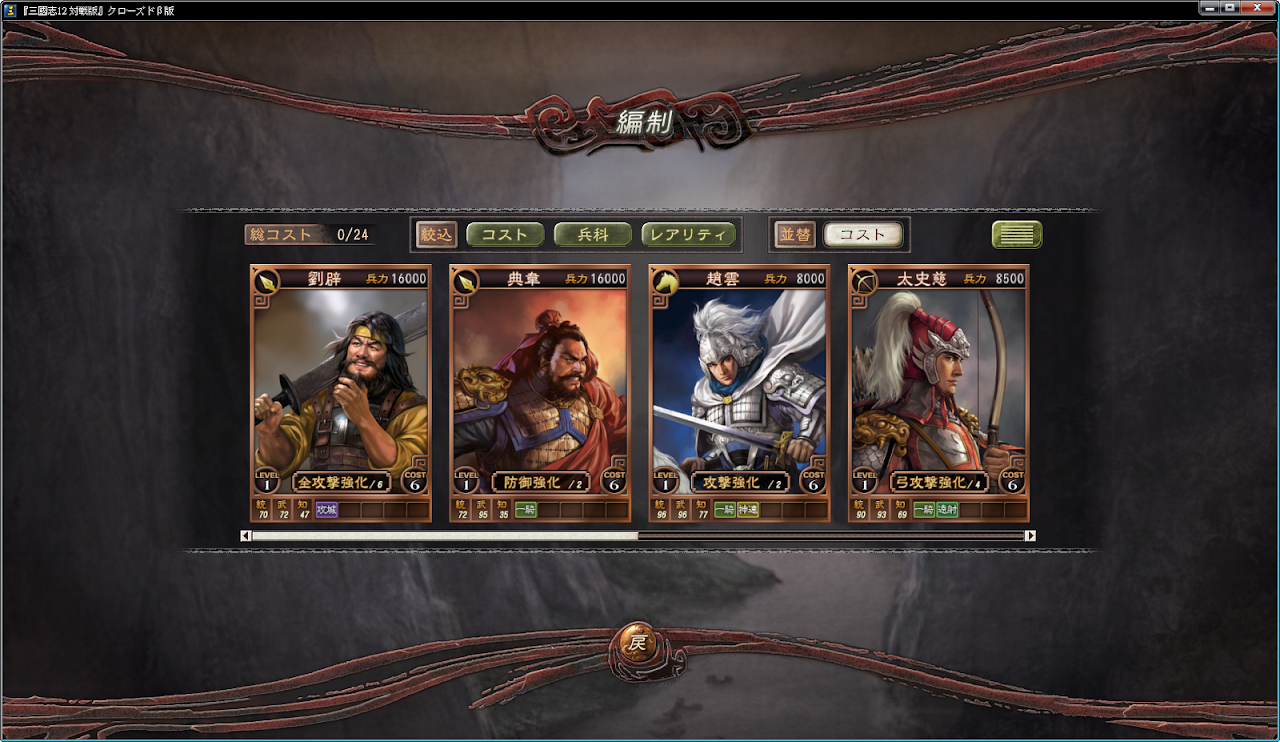1280x742 pixels.
Task: Filter cards by コスト
Action: point(505,235)
